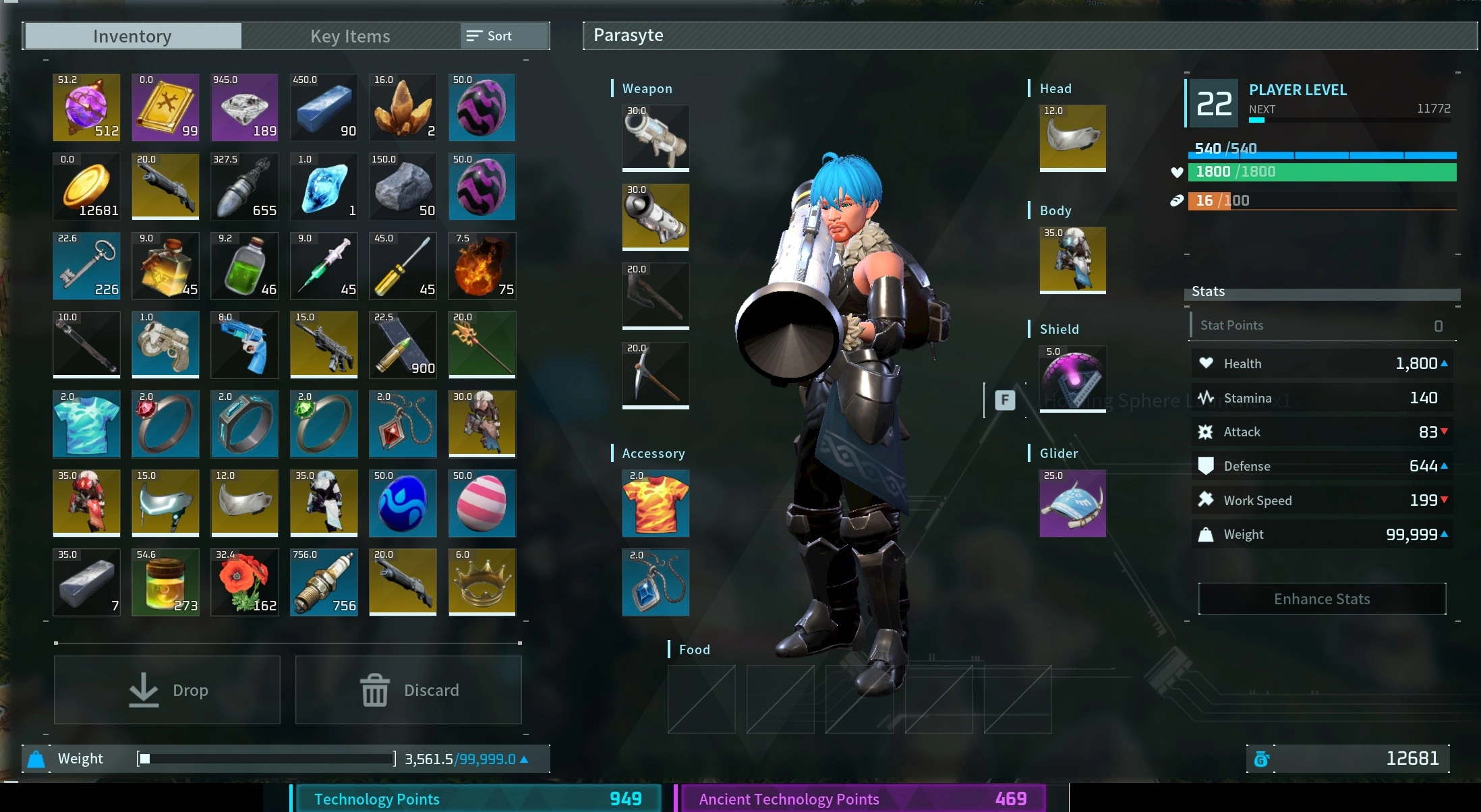
Task: Click the glider equipped in the Glider slot
Action: (x=1072, y=503)
